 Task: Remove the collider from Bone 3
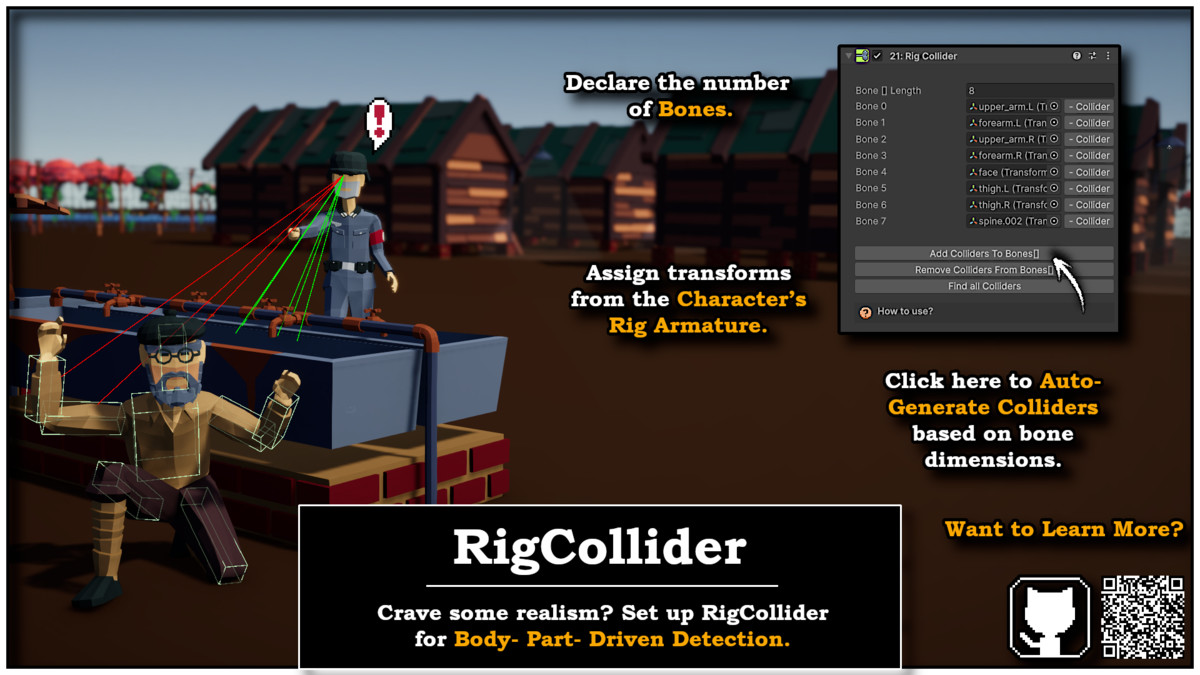[1088, 156]
